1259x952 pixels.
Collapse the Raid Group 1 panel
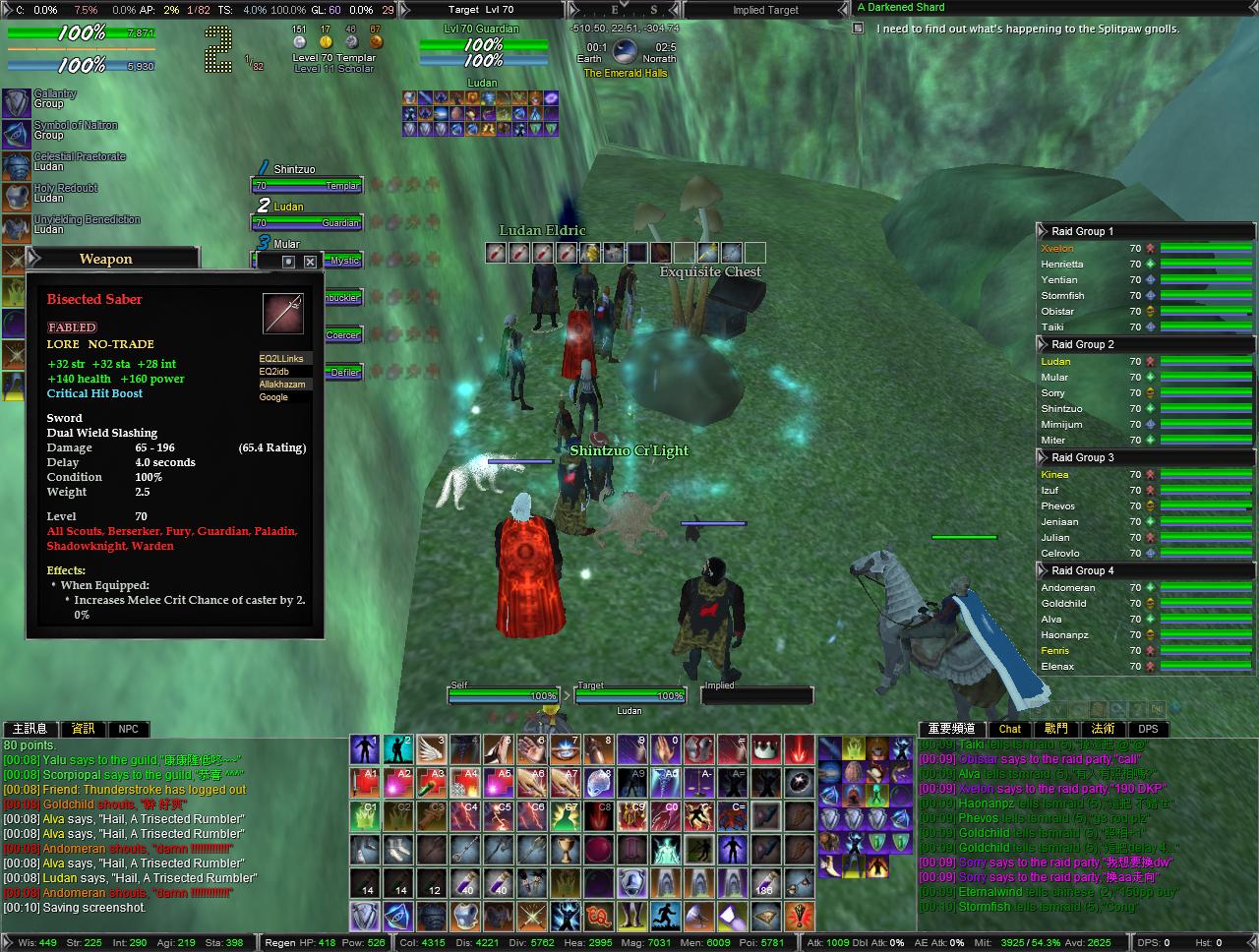tap(1041, 231)
